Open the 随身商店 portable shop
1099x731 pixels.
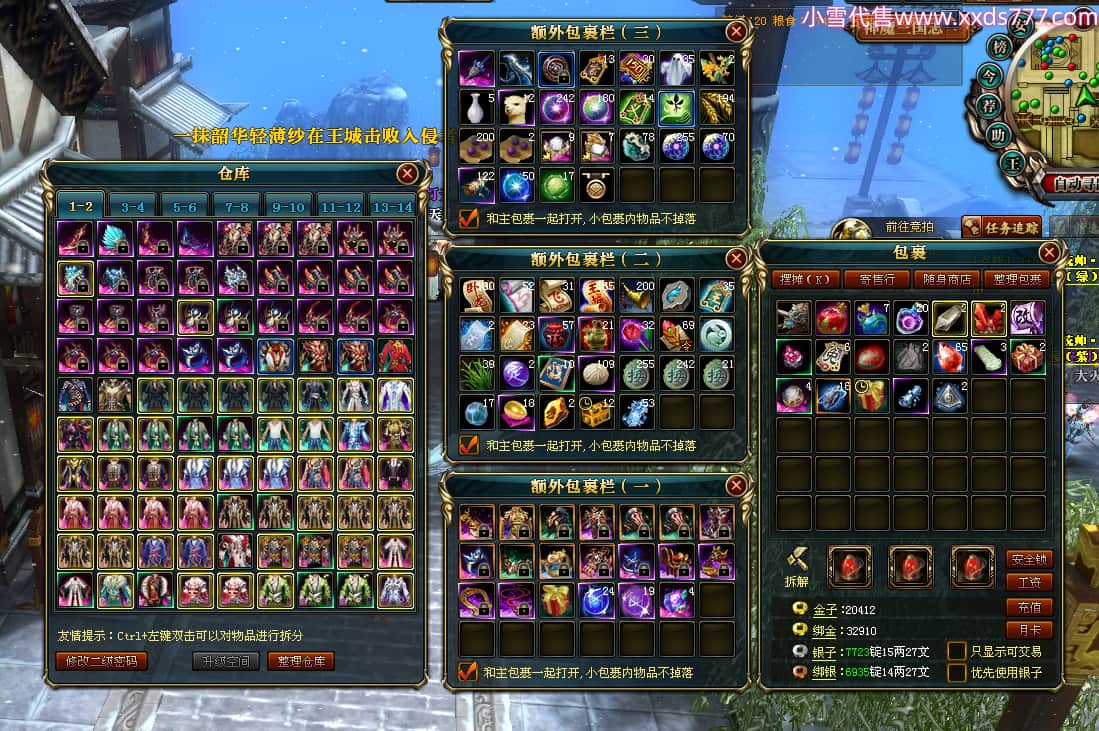point(946,279)
